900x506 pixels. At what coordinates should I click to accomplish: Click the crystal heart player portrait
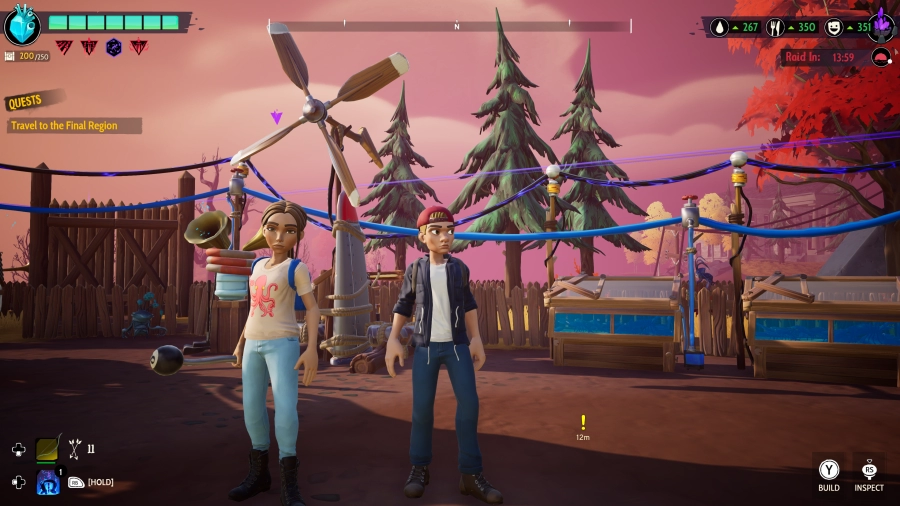point(22,26)
